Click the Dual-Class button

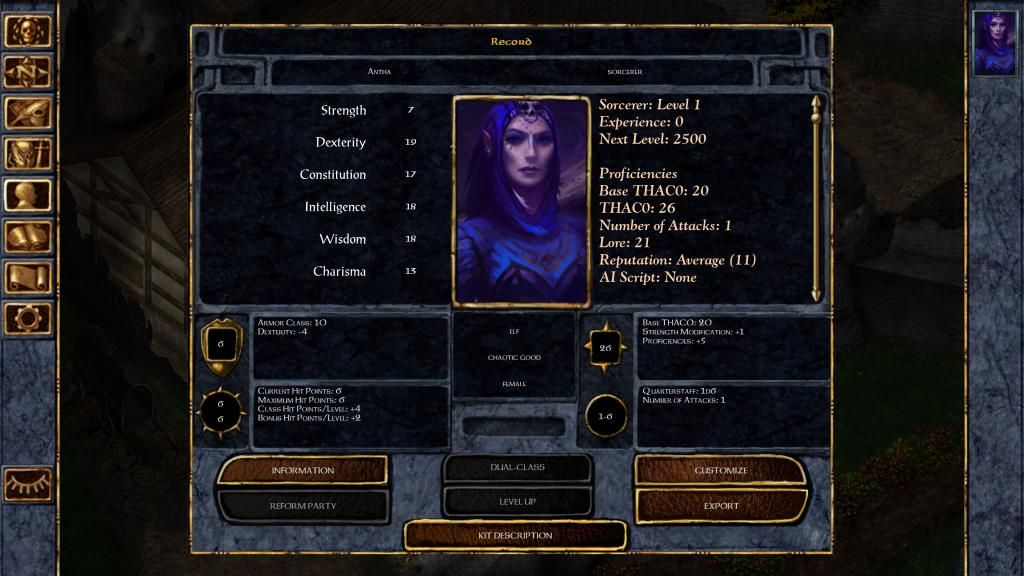[516, 467]
